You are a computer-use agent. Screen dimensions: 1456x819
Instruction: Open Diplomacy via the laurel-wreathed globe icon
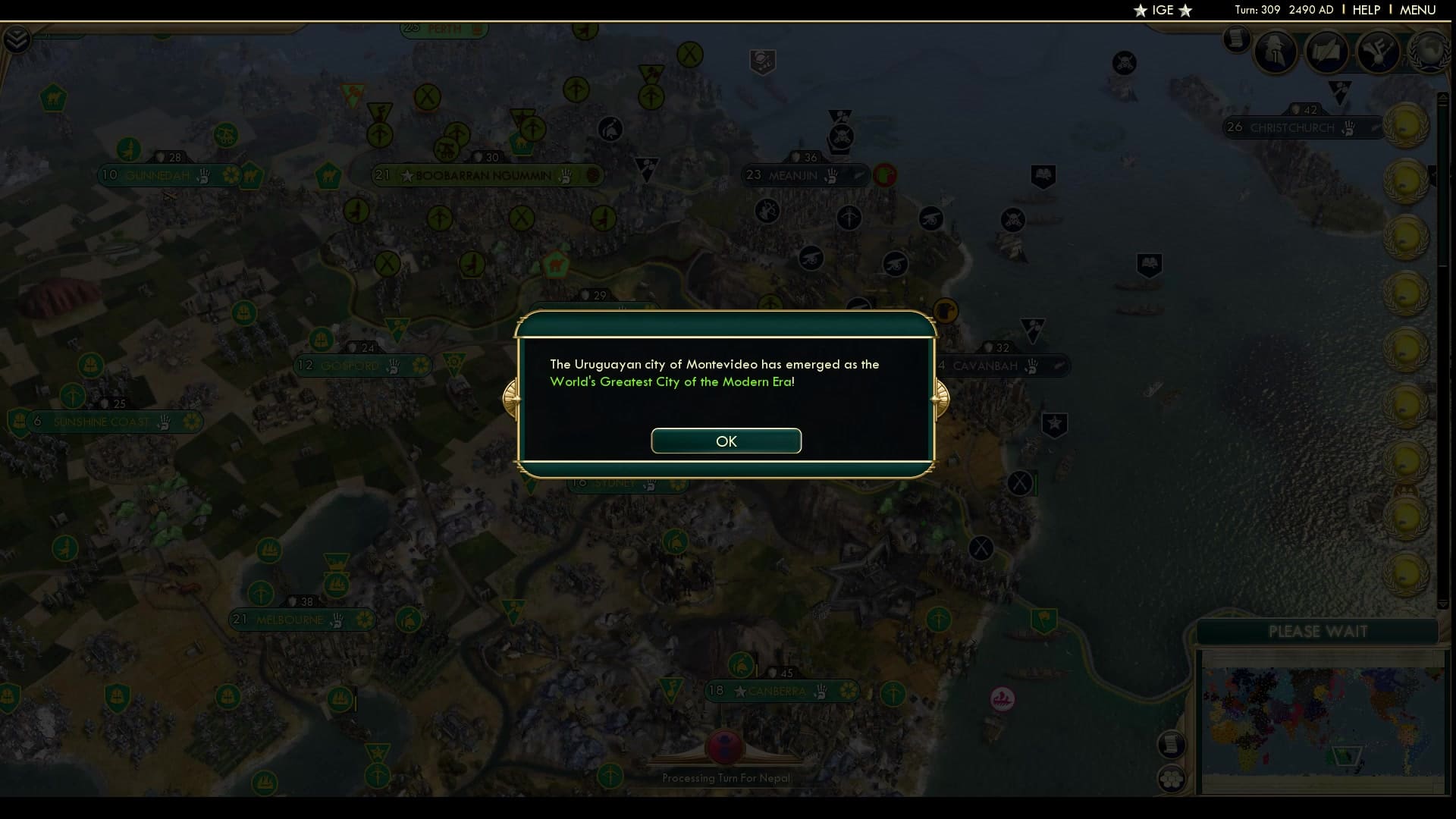[1430, 53]
